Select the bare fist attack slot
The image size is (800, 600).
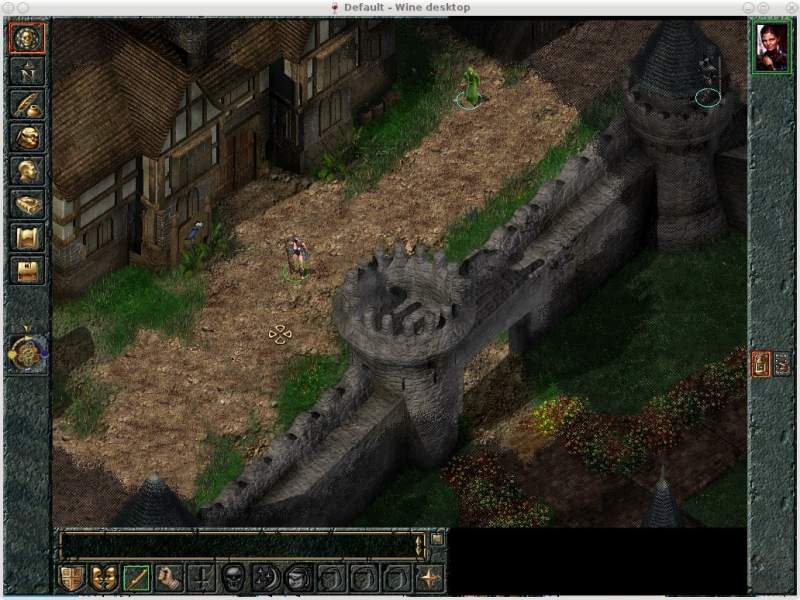[x=169, y=577]
